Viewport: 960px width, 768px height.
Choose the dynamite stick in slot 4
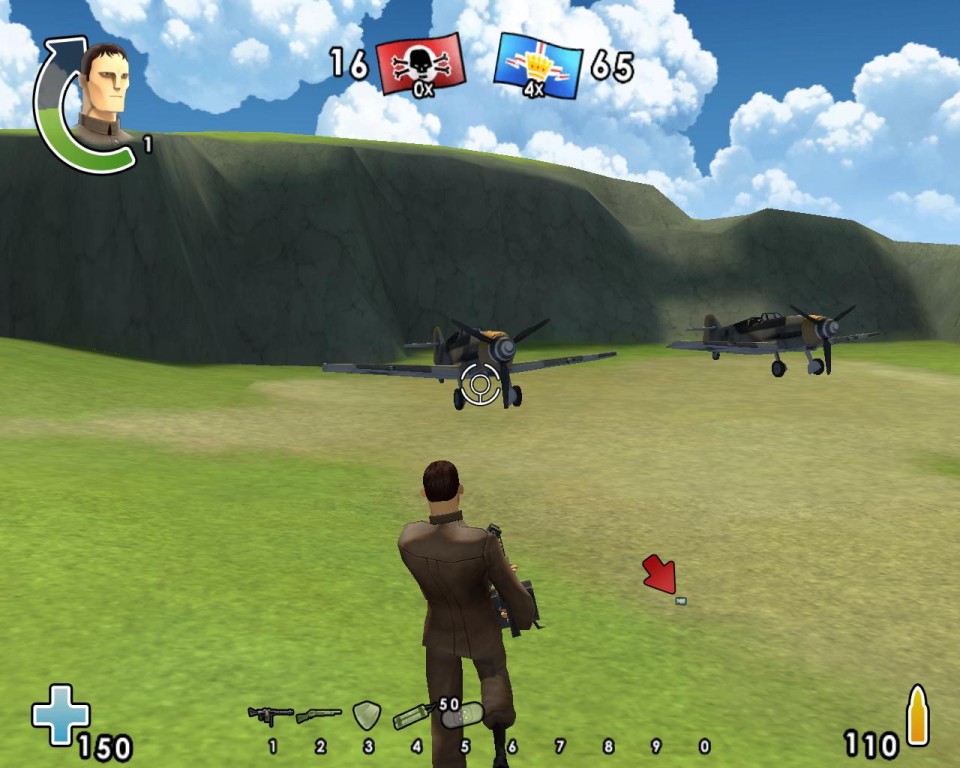tap(414, 716)
